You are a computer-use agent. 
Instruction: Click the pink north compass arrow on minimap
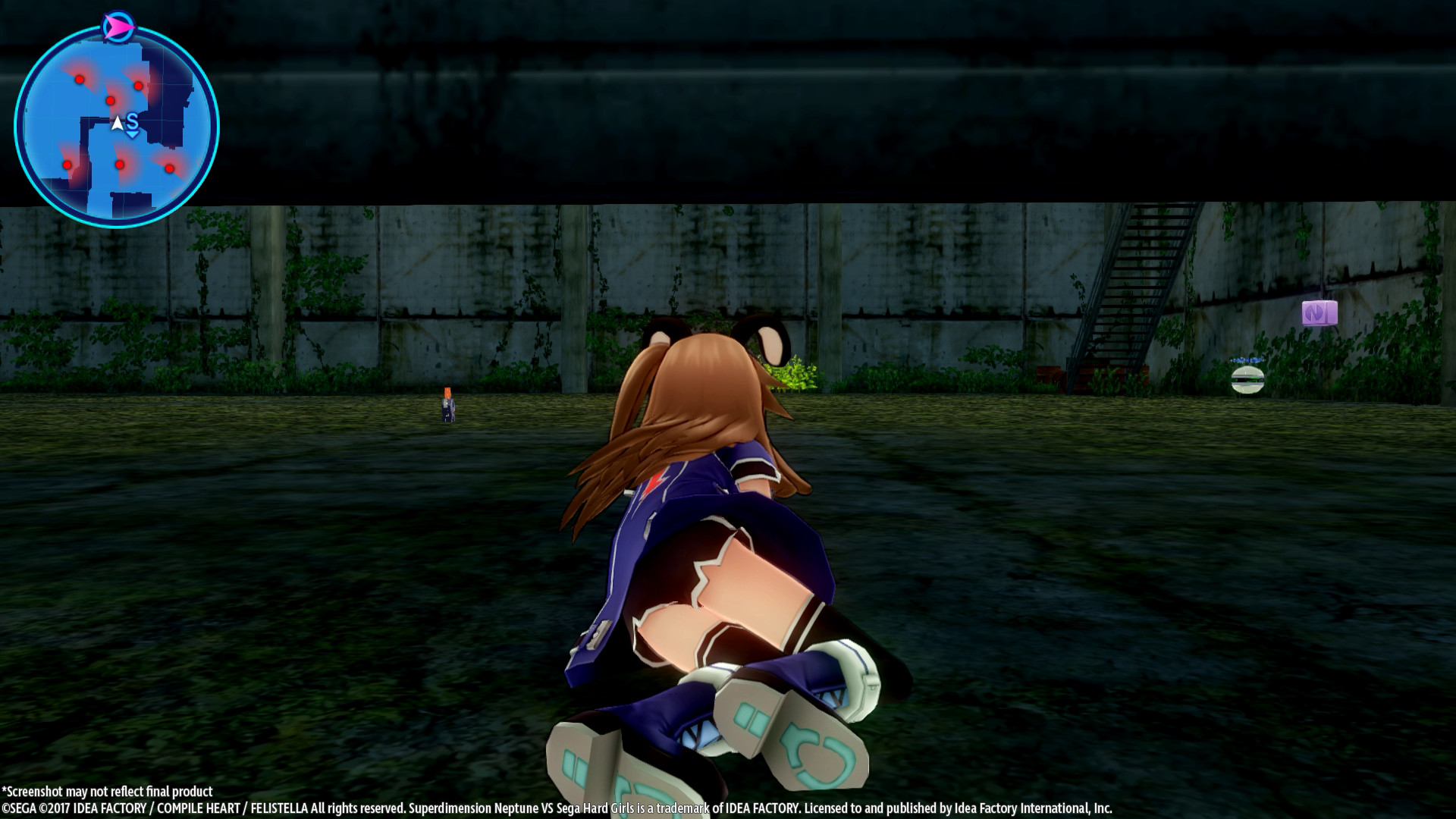(119, 25)
